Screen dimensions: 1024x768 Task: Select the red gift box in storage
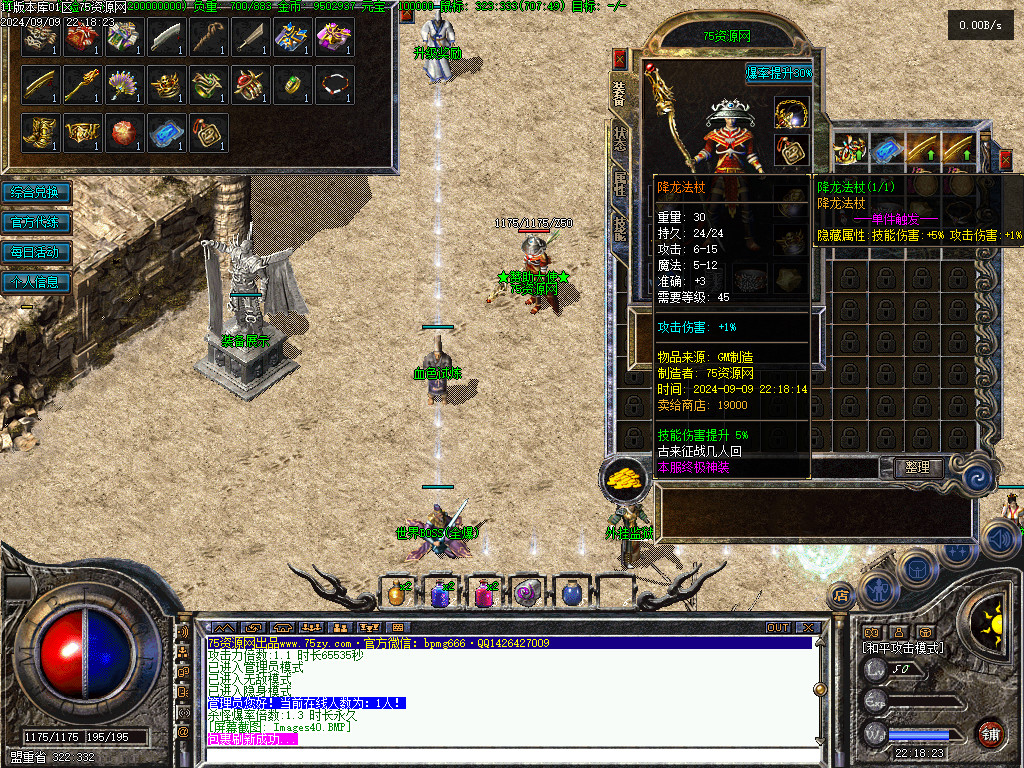(x=82, y=38)
